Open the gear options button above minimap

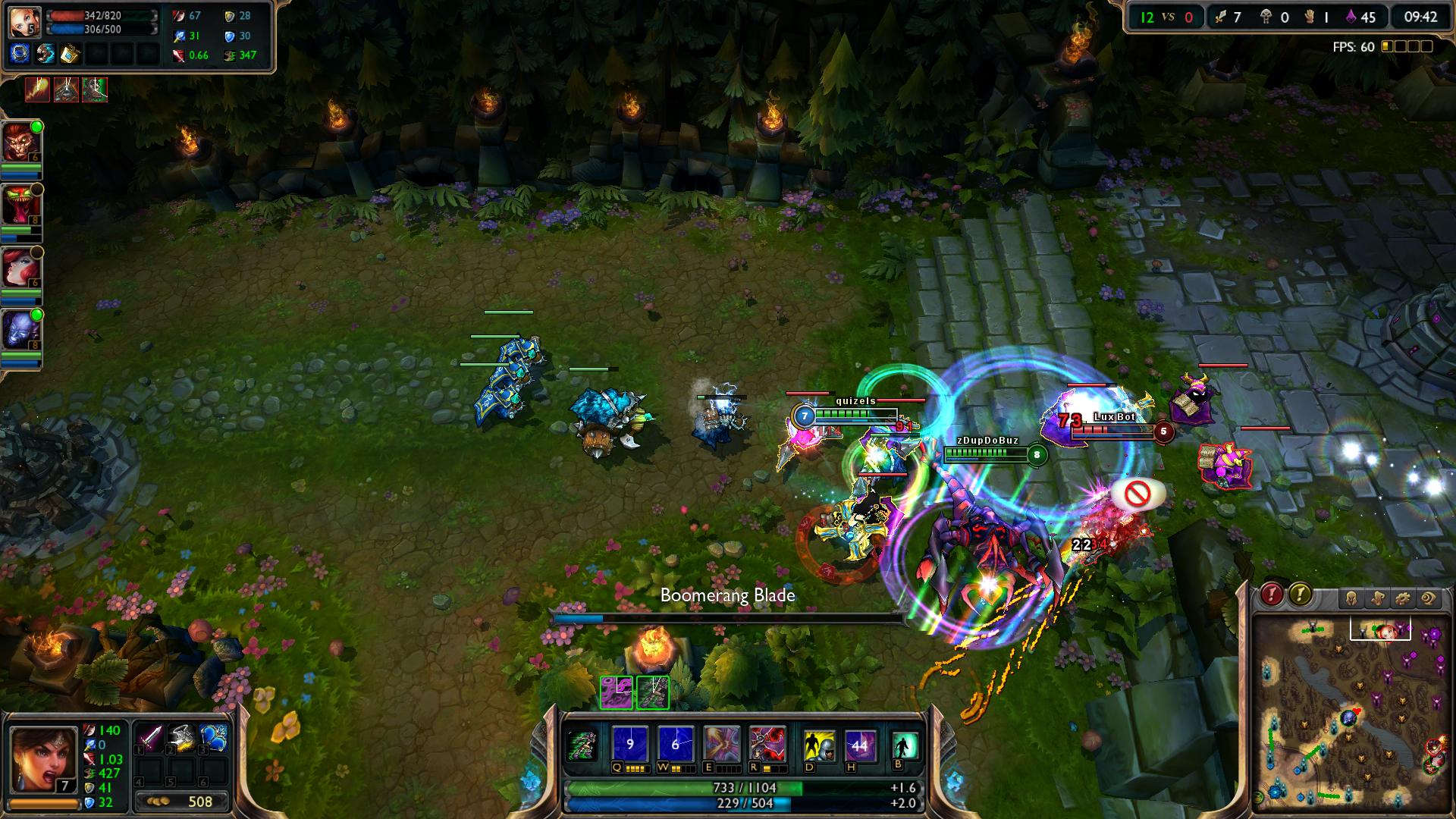point(1402,599)
